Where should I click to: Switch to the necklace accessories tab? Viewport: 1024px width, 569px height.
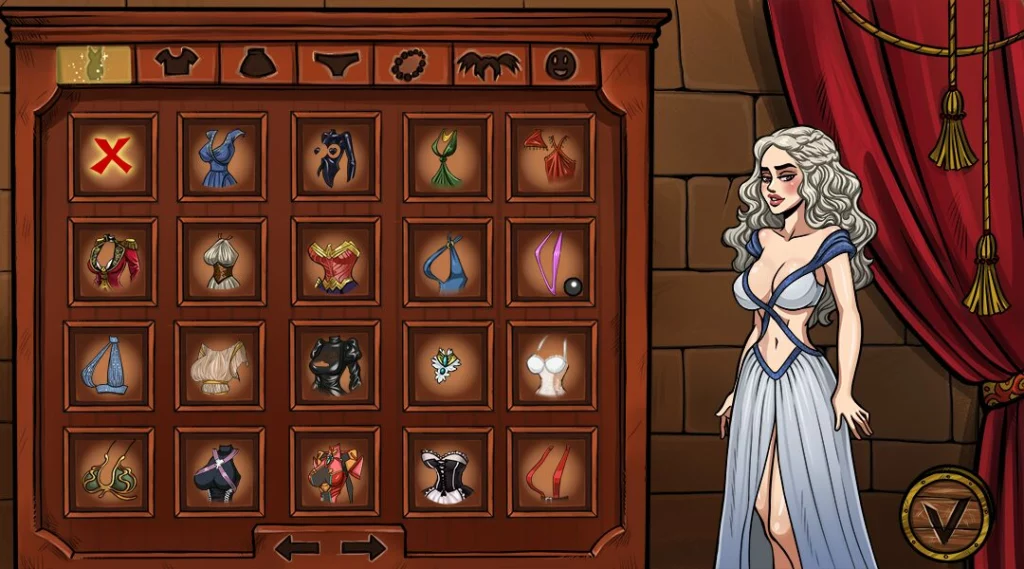click(412, 65)
